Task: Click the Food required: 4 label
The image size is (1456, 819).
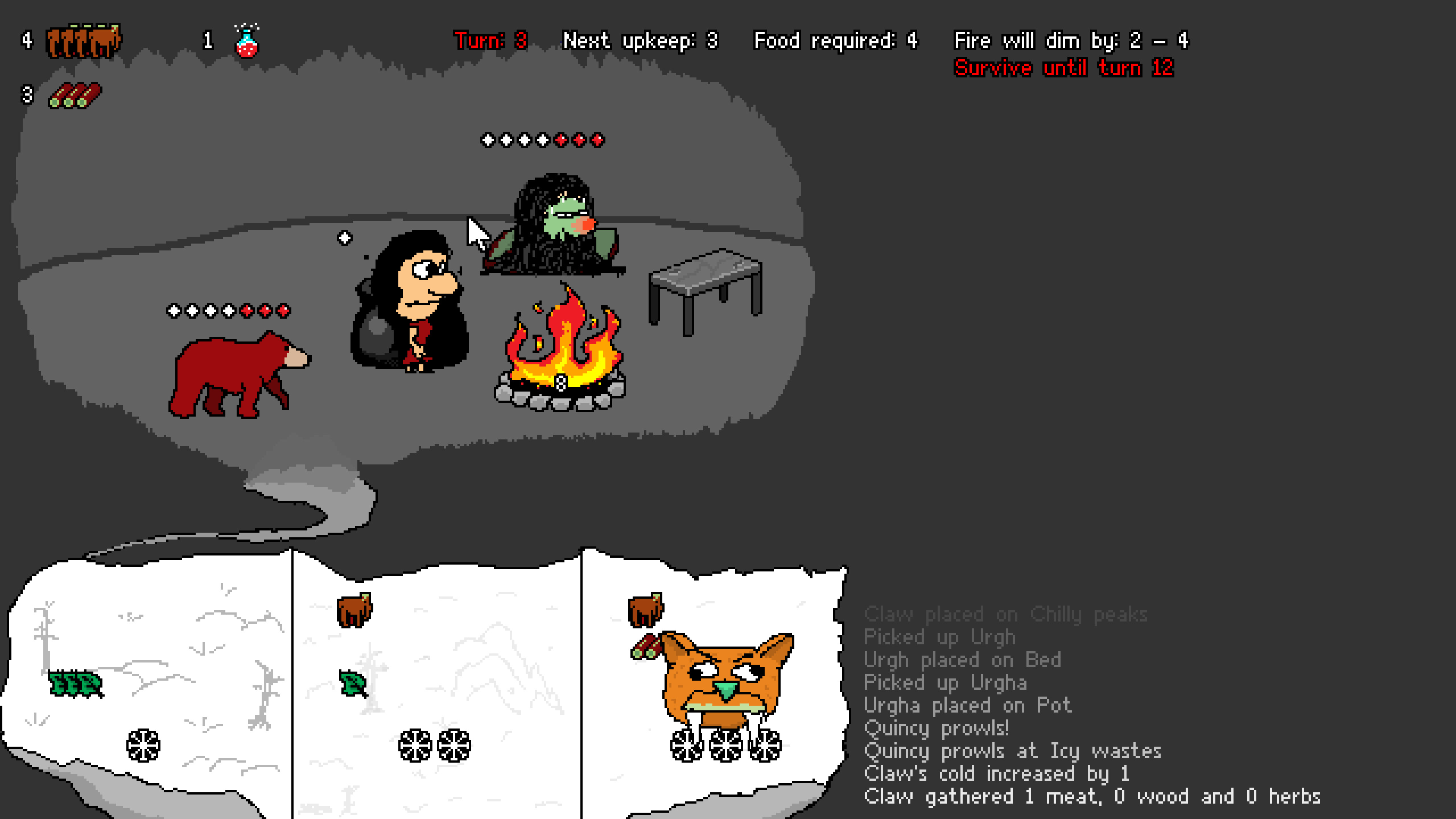Action: [x=836, y=40]
